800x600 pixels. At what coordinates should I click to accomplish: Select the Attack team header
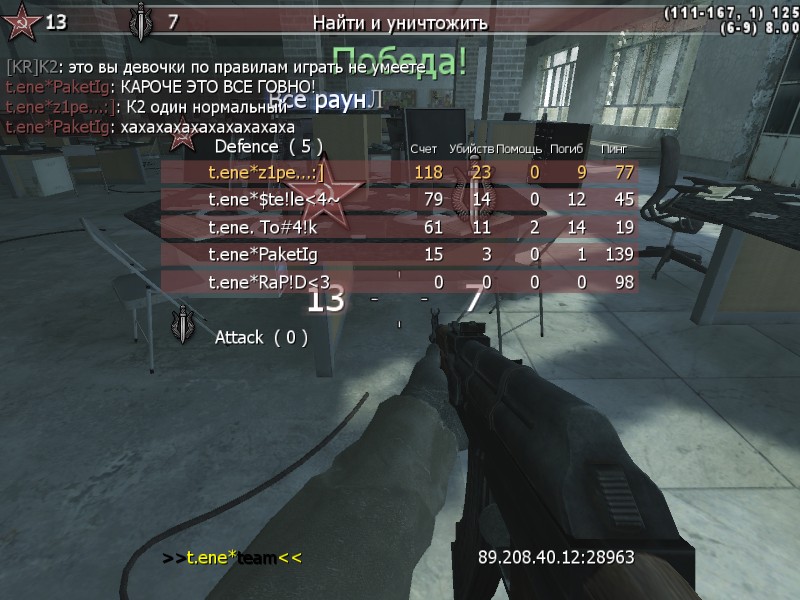tap(261, 338)
